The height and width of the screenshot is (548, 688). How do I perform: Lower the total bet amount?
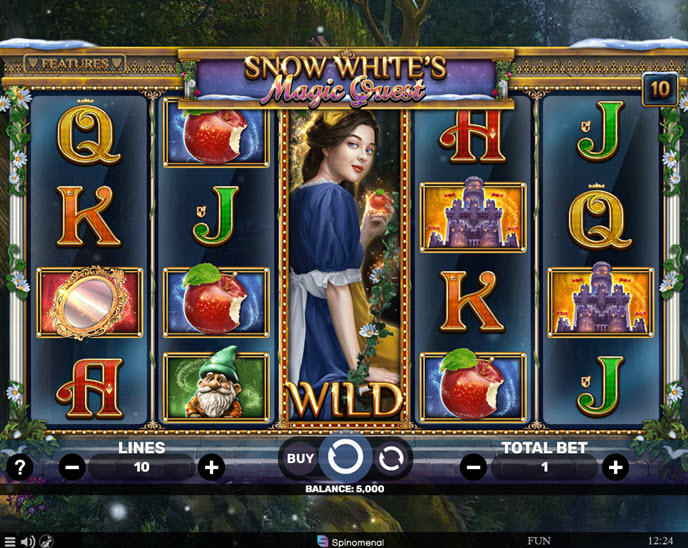[x=475, y=466]
